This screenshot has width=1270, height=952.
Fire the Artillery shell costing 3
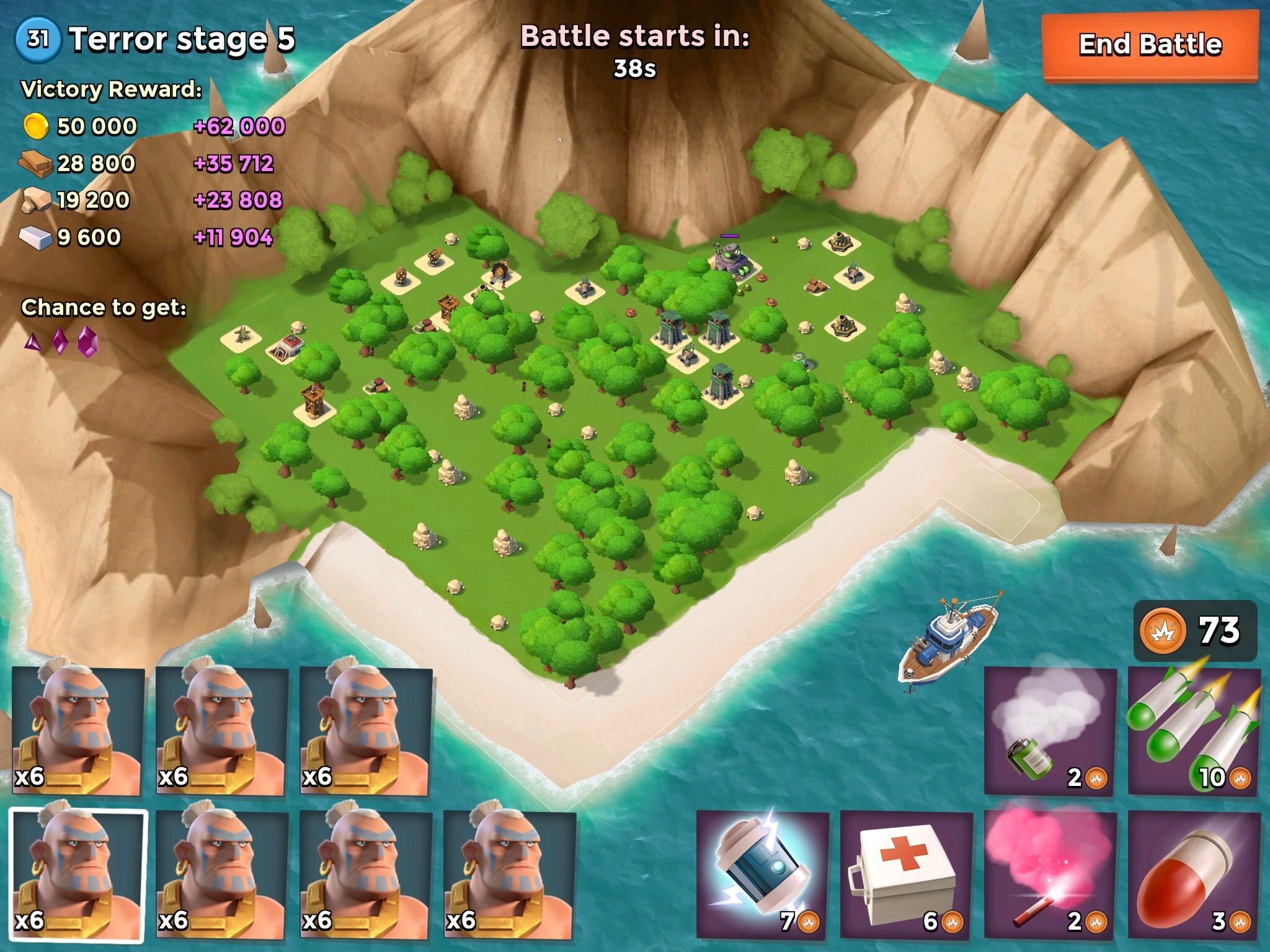pos(1194,875)
